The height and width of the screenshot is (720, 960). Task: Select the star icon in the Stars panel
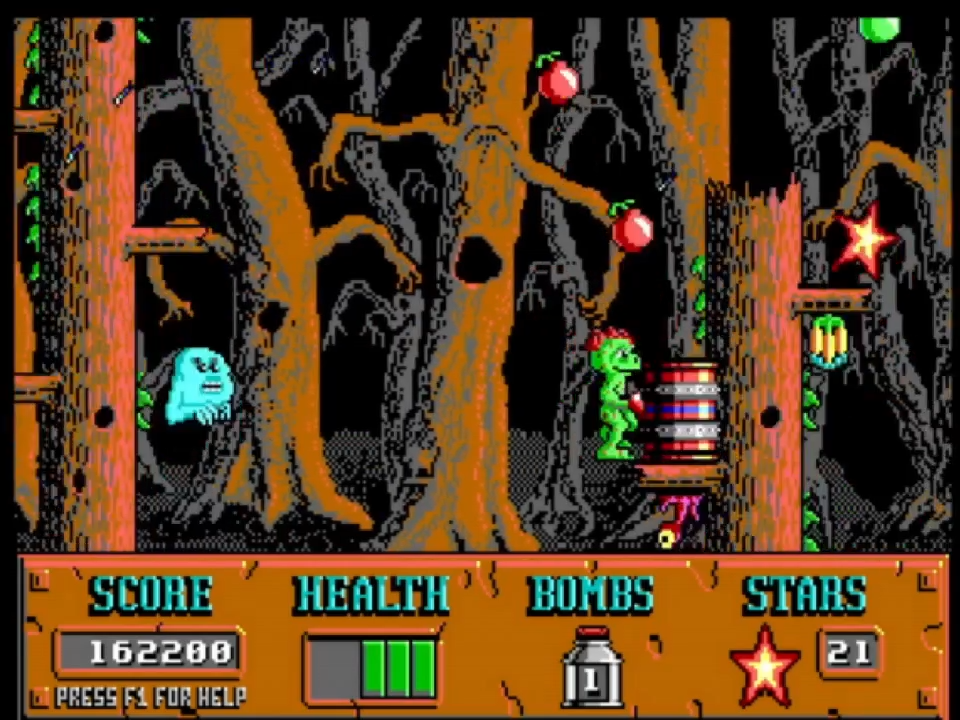click(765, 665)
